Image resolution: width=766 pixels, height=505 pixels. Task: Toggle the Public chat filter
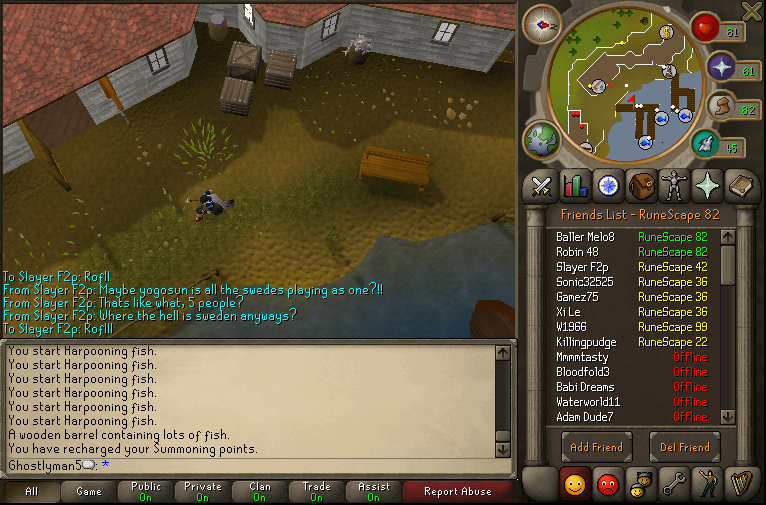coord(146,491)
